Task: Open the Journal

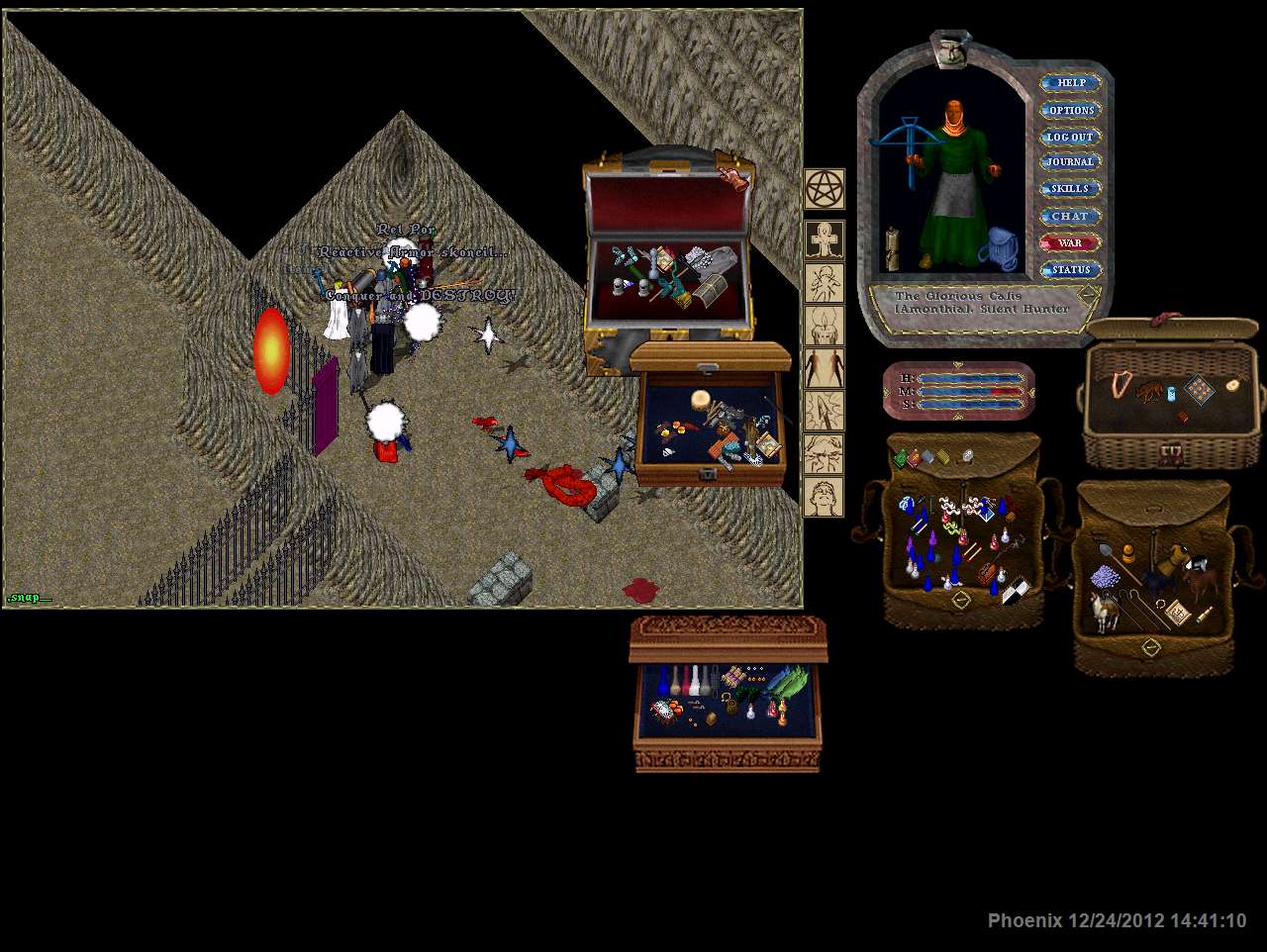Action: [x=1071, y=162]
